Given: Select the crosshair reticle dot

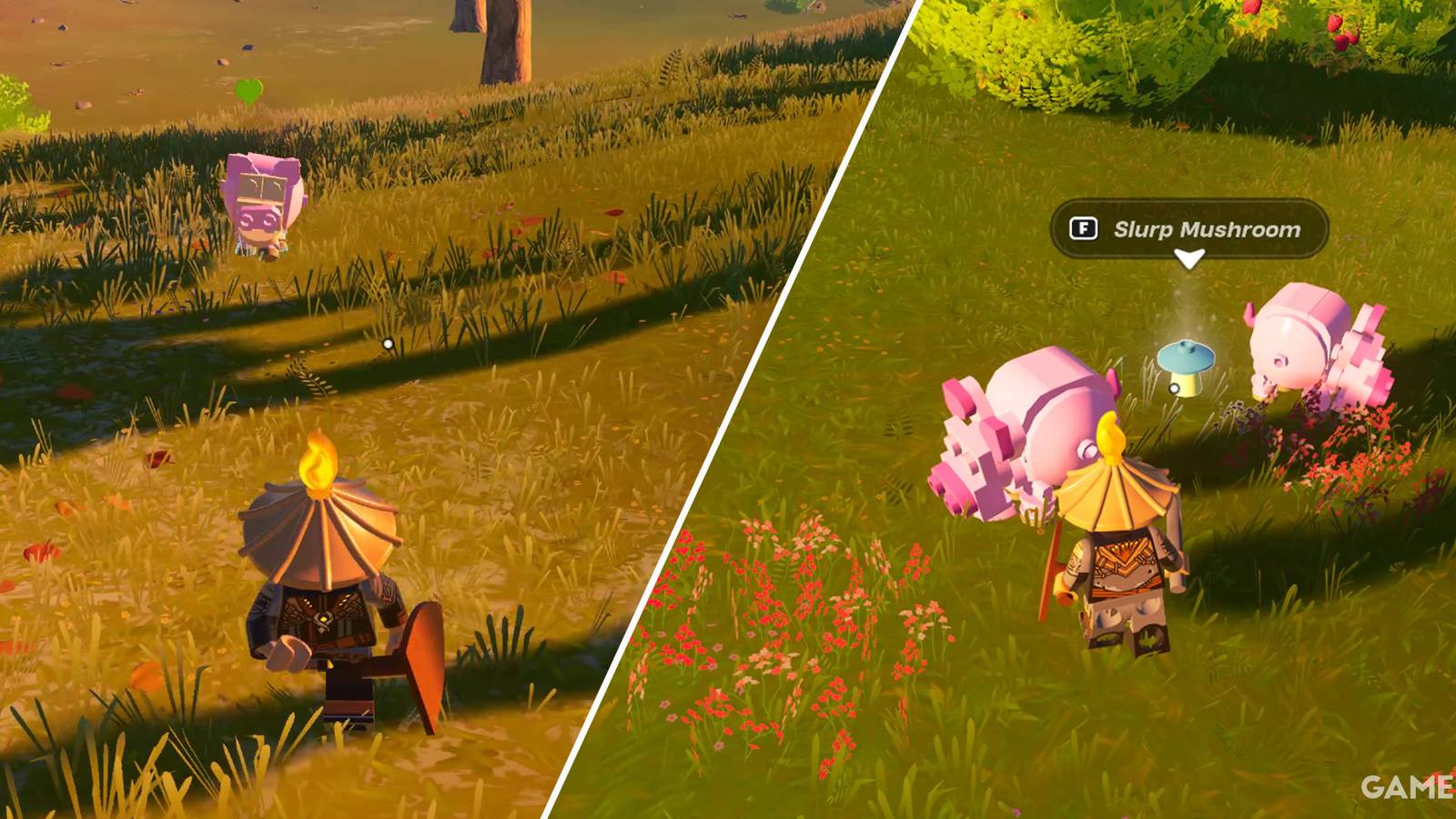Looking at the screenshot, I should pos(387,341).
